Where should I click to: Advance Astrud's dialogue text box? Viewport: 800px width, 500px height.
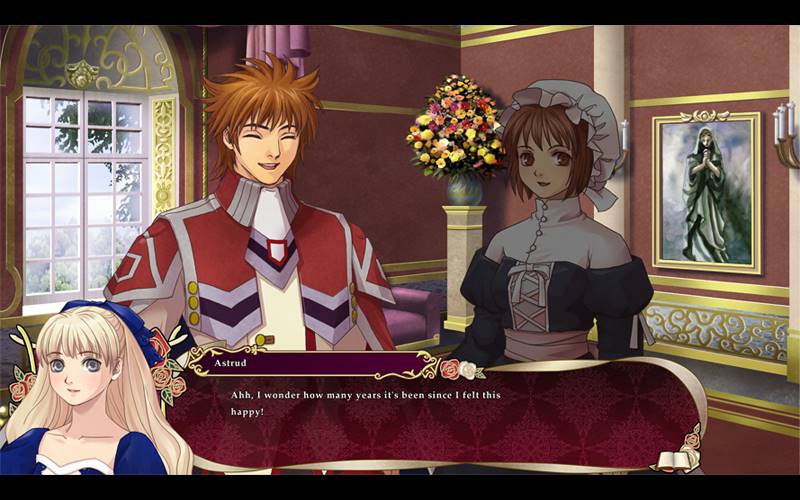pos(440,415)
